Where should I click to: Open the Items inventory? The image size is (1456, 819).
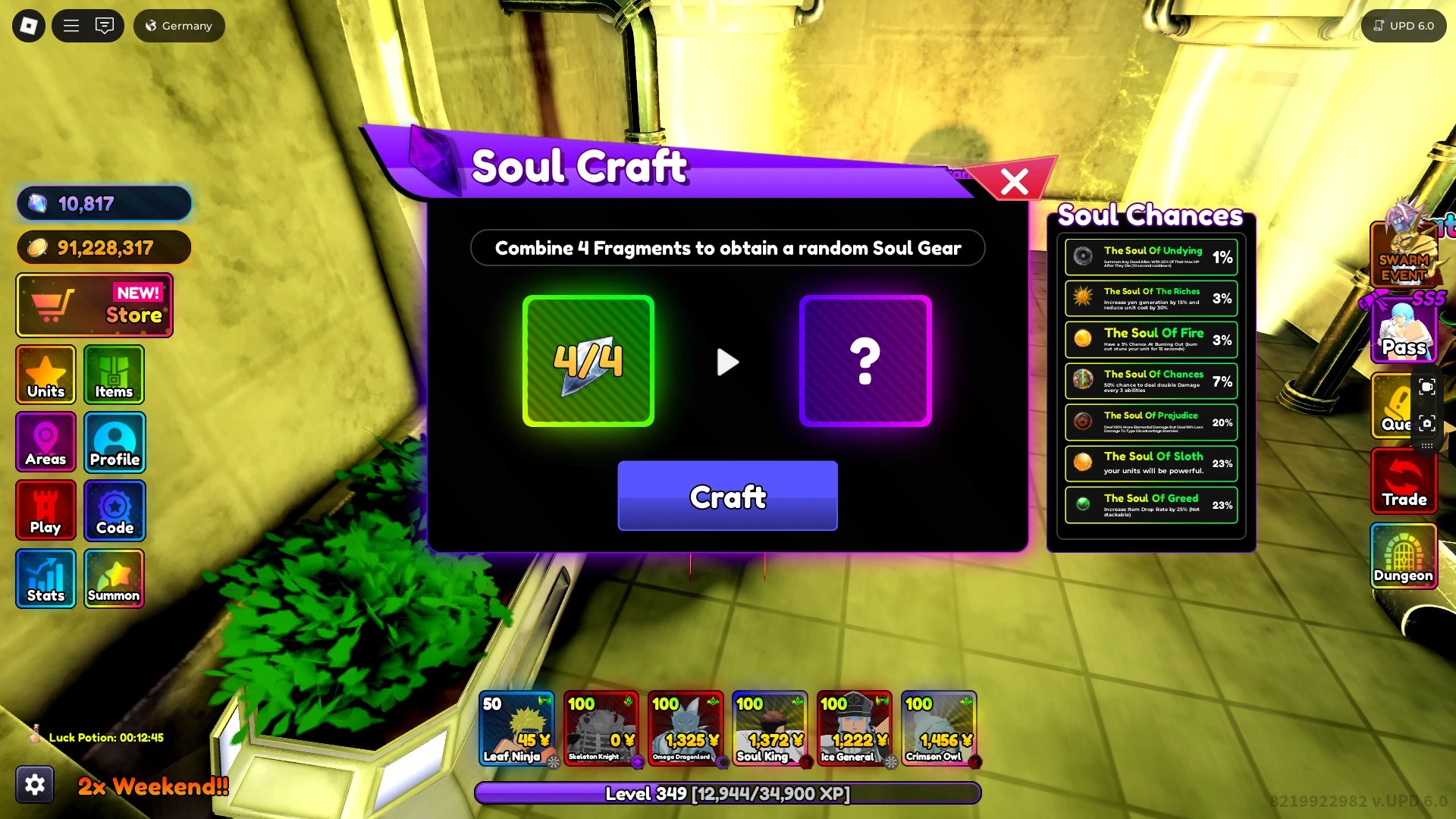coord(114,375)
